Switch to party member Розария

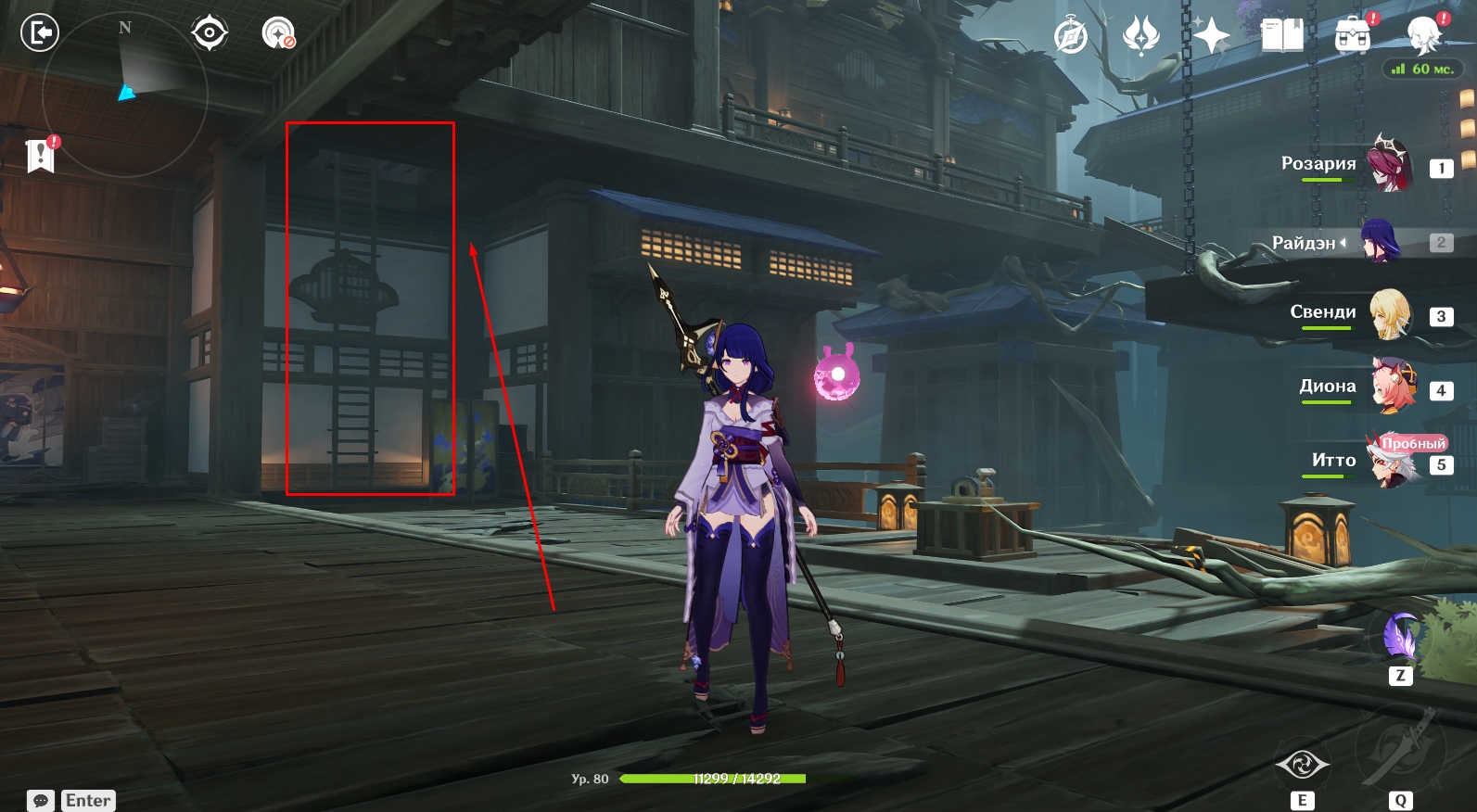coord(1389,163)
